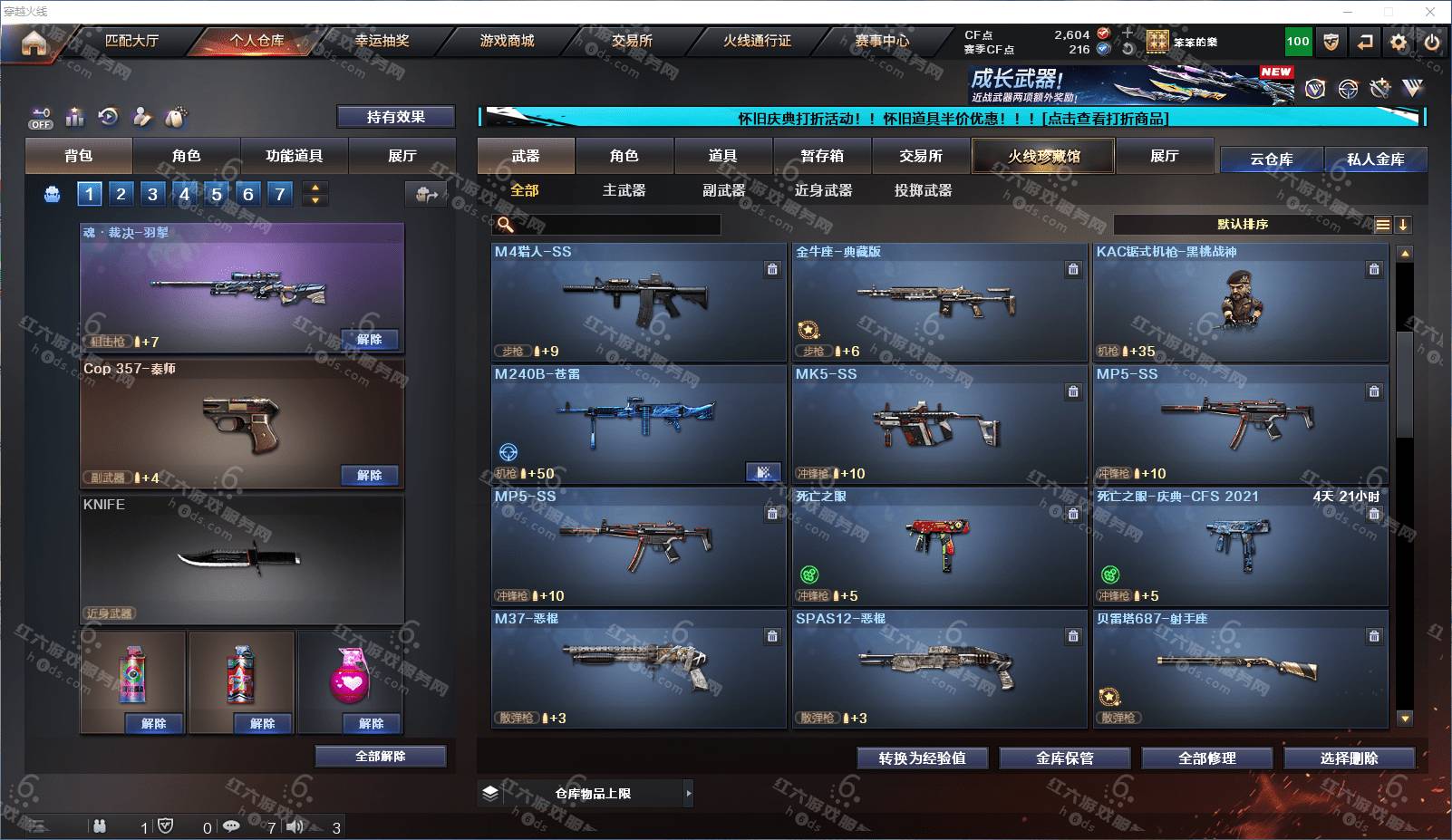Click the 持有效果 button
This screenshot has height=840, width=1452.
[395, 117]
